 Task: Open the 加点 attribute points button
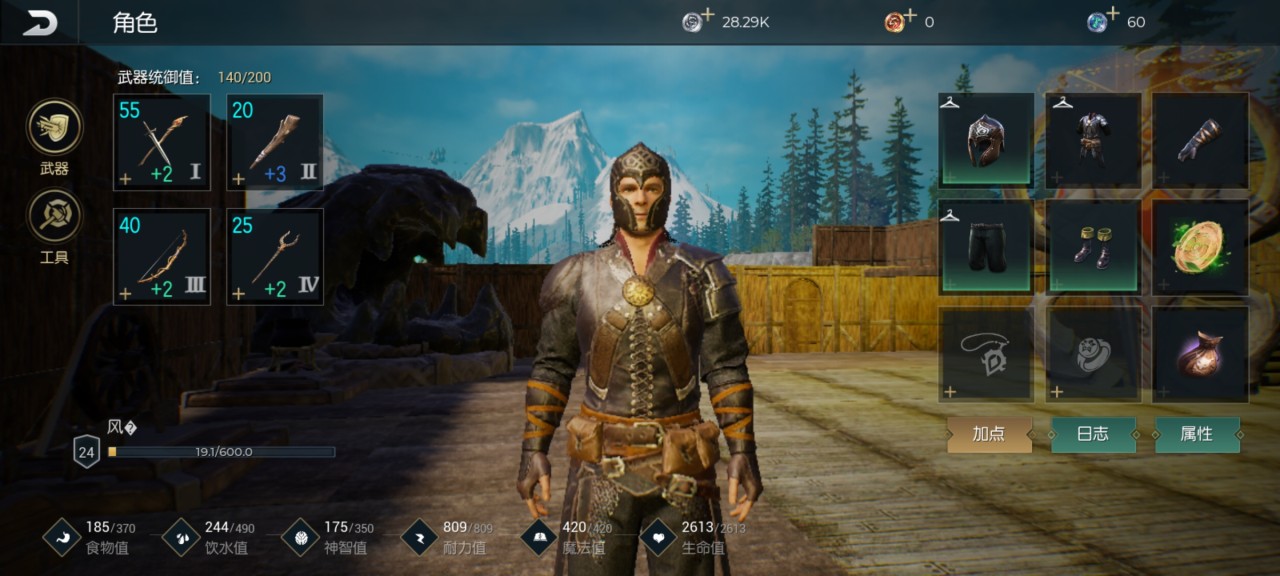click(x=989, y=434)
